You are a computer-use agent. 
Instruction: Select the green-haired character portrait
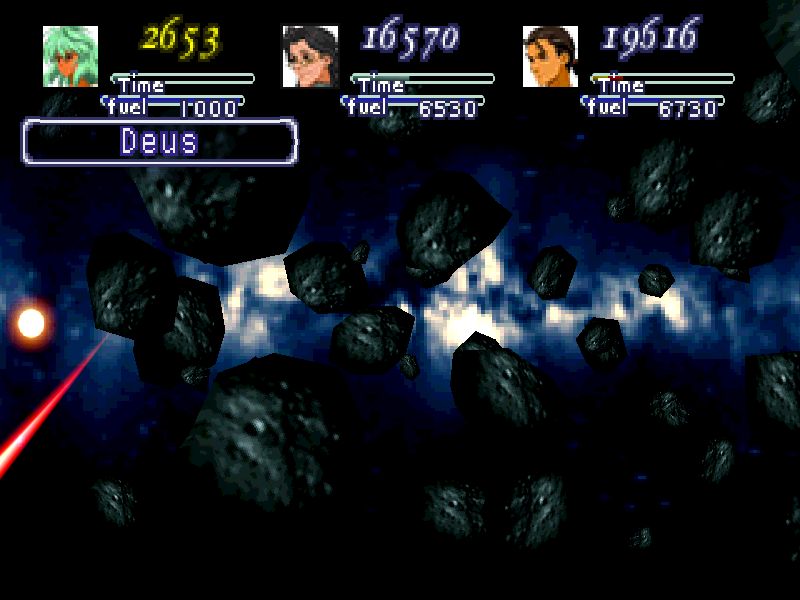pyautogui.click(x=70, y=57)
